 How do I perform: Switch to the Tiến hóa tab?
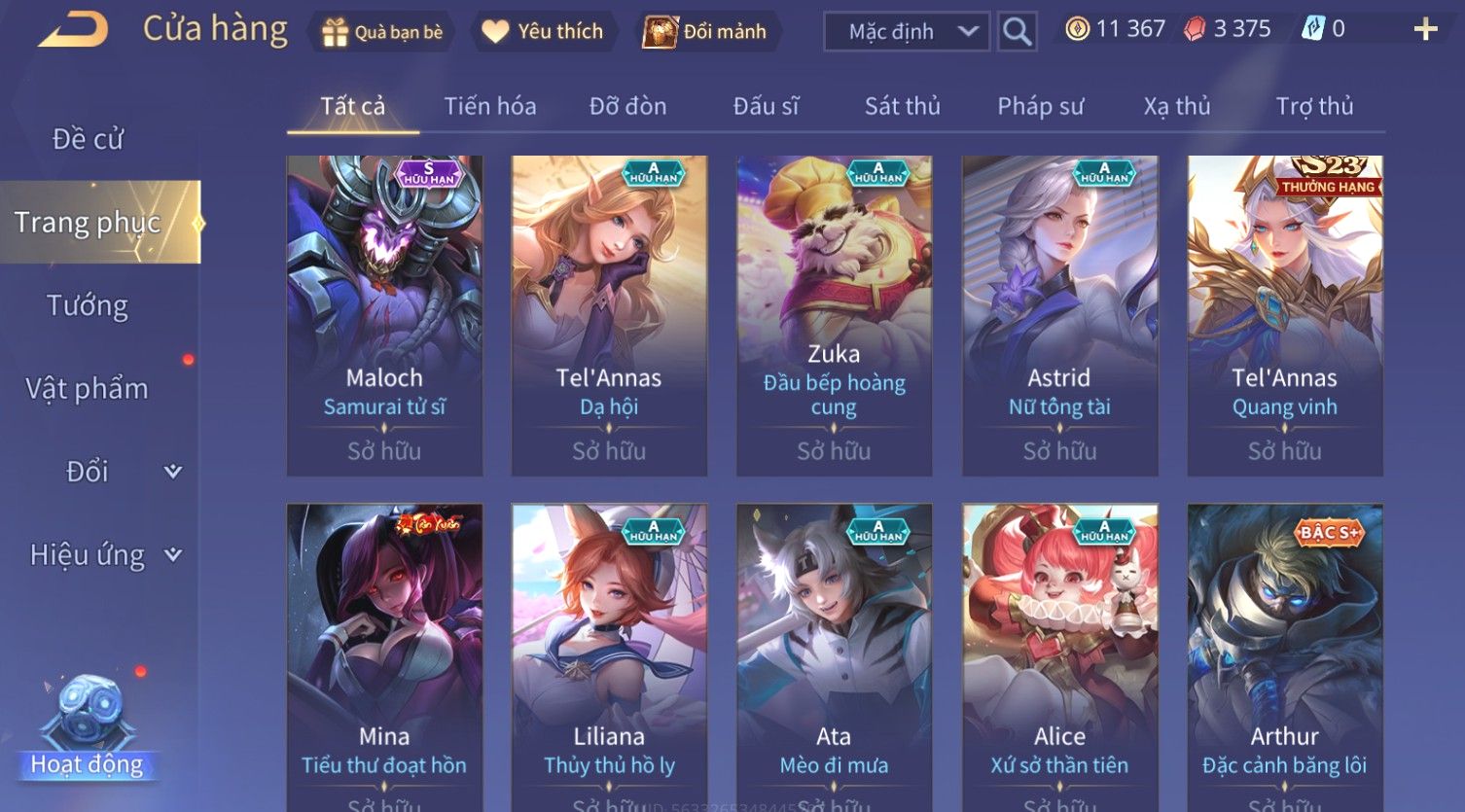490,106
